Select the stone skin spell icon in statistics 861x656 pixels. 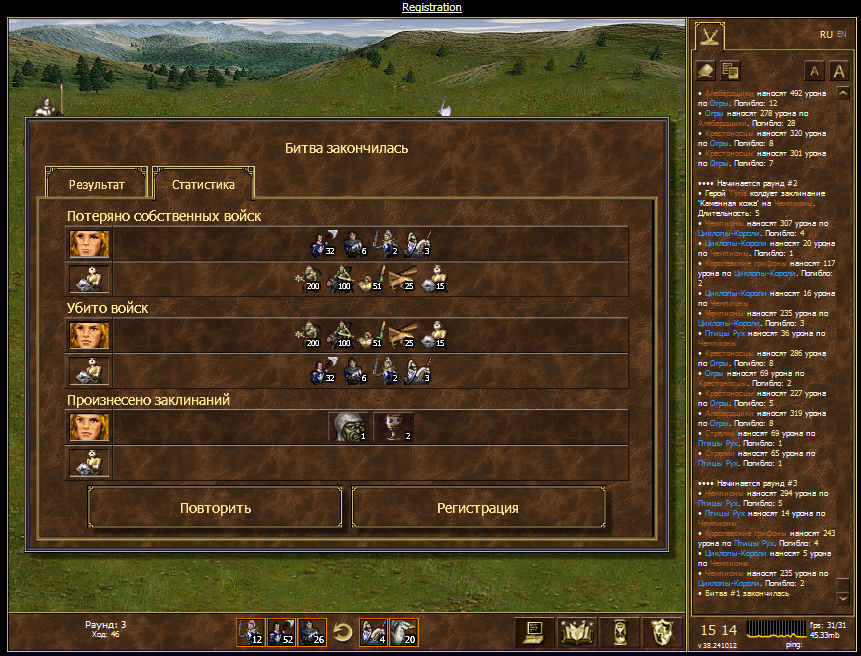coord(349,427)
